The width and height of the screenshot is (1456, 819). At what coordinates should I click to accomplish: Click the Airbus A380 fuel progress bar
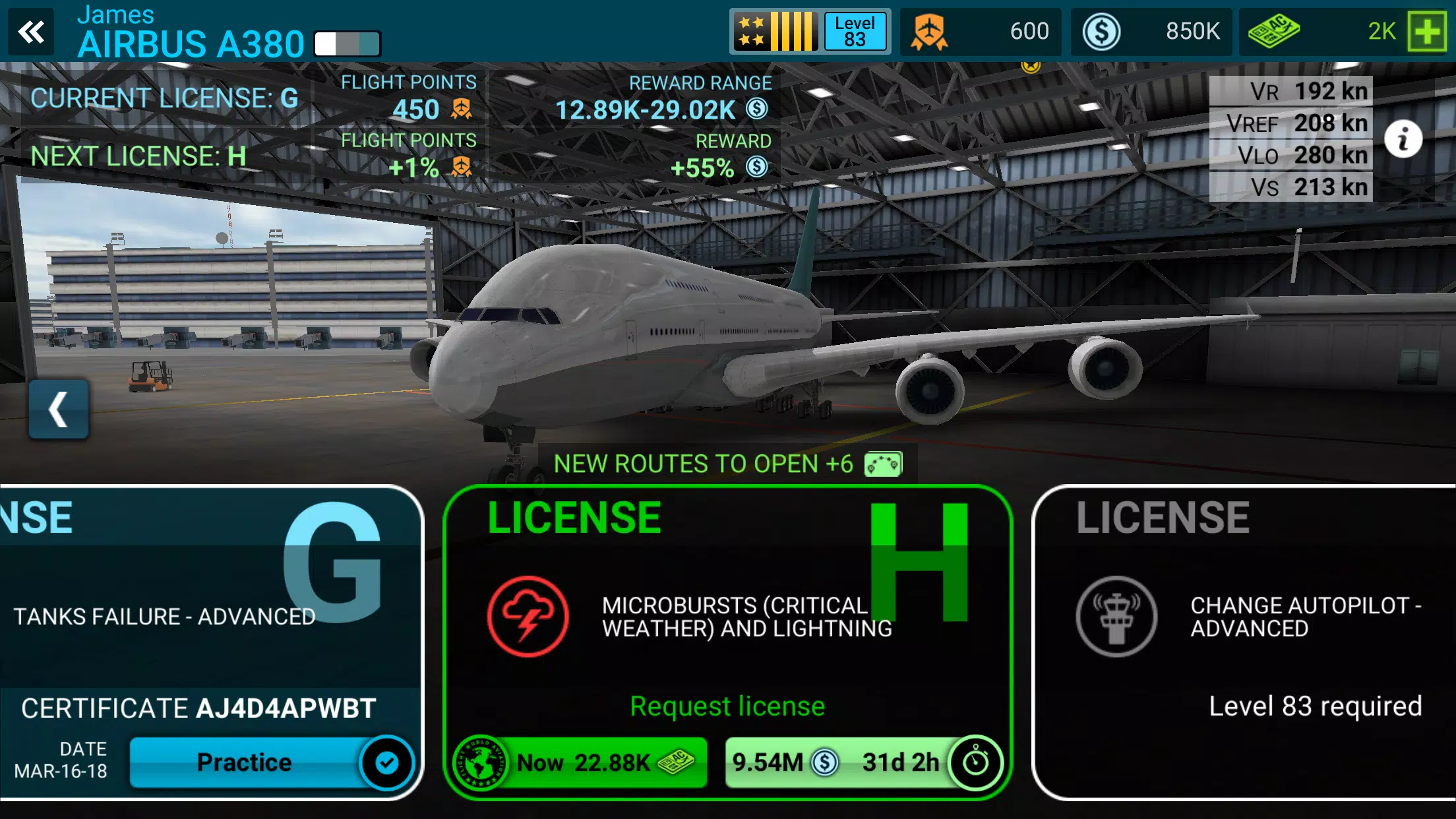[x=348, y=44]
